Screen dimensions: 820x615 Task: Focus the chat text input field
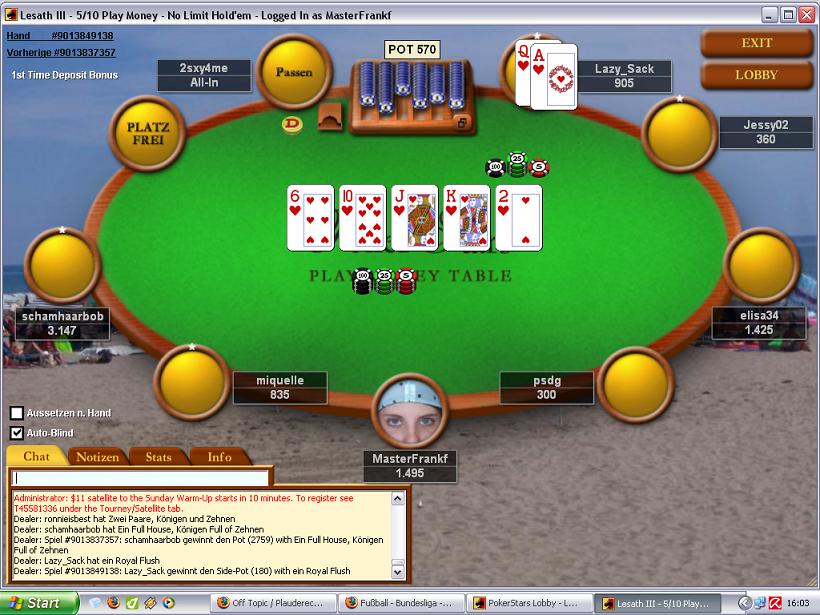[x=141, y=478]
